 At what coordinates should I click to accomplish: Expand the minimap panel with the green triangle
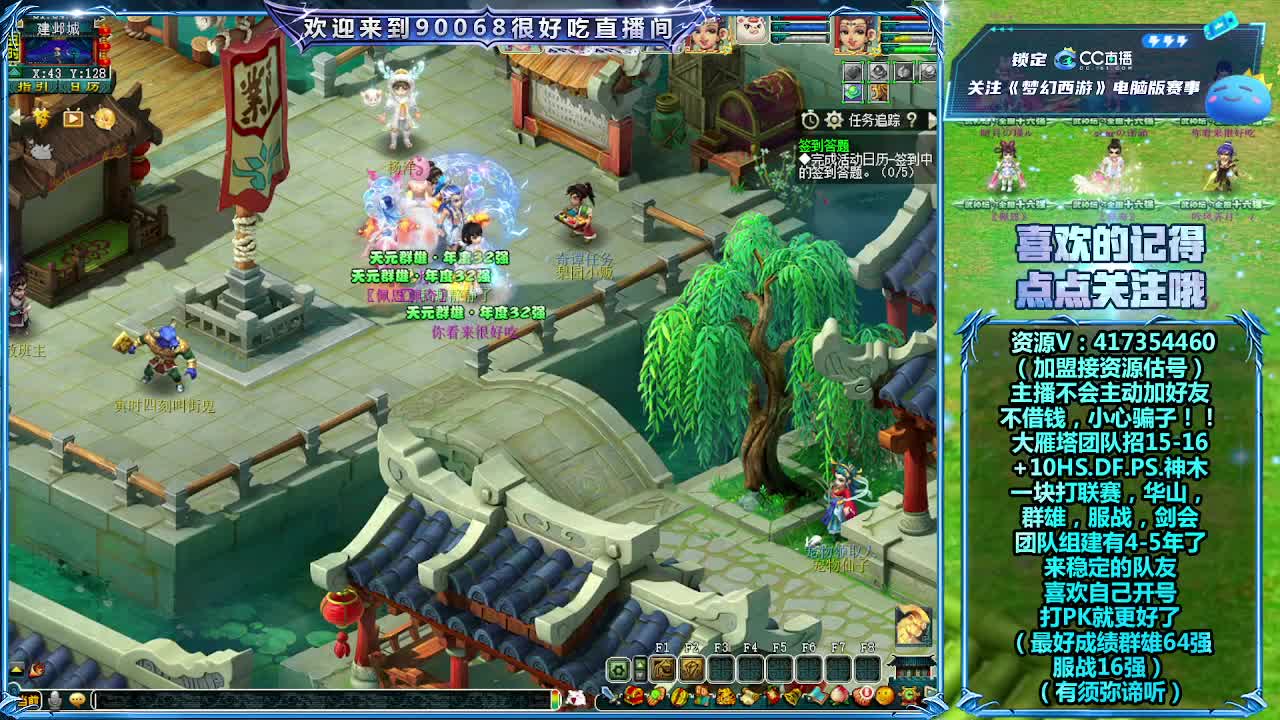(15, 73)
